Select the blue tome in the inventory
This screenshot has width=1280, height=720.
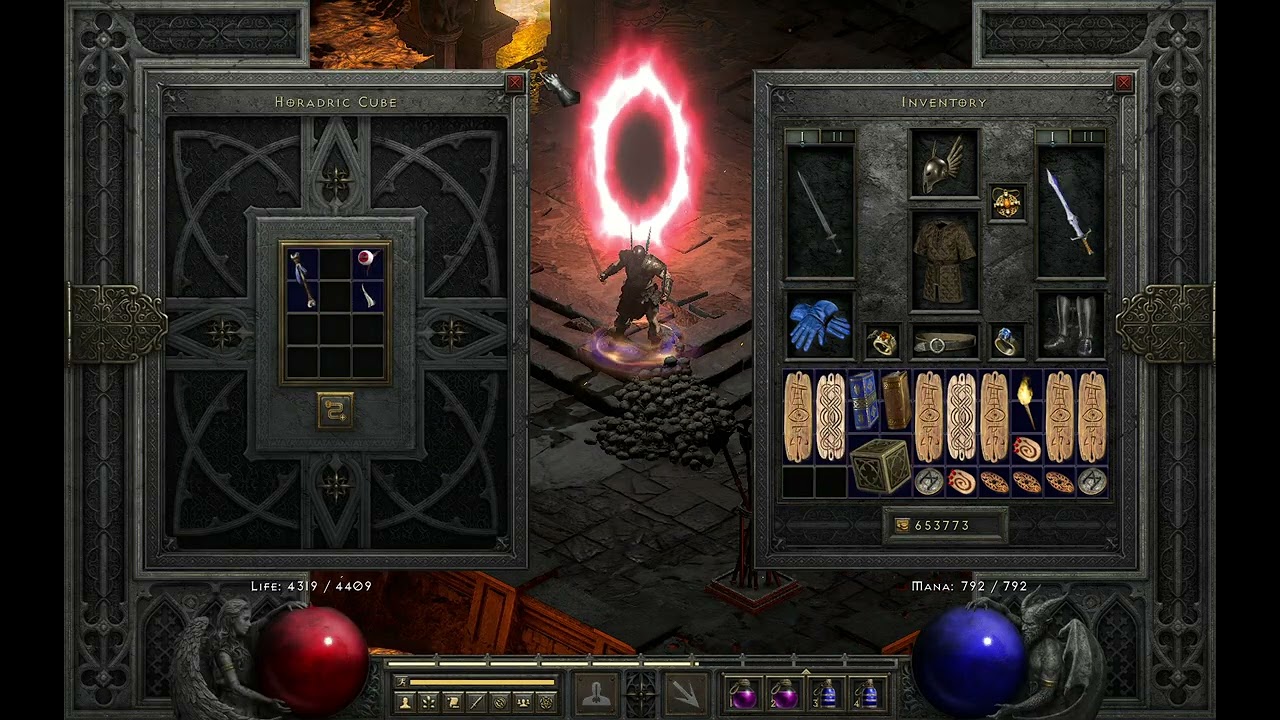point(863,400)
